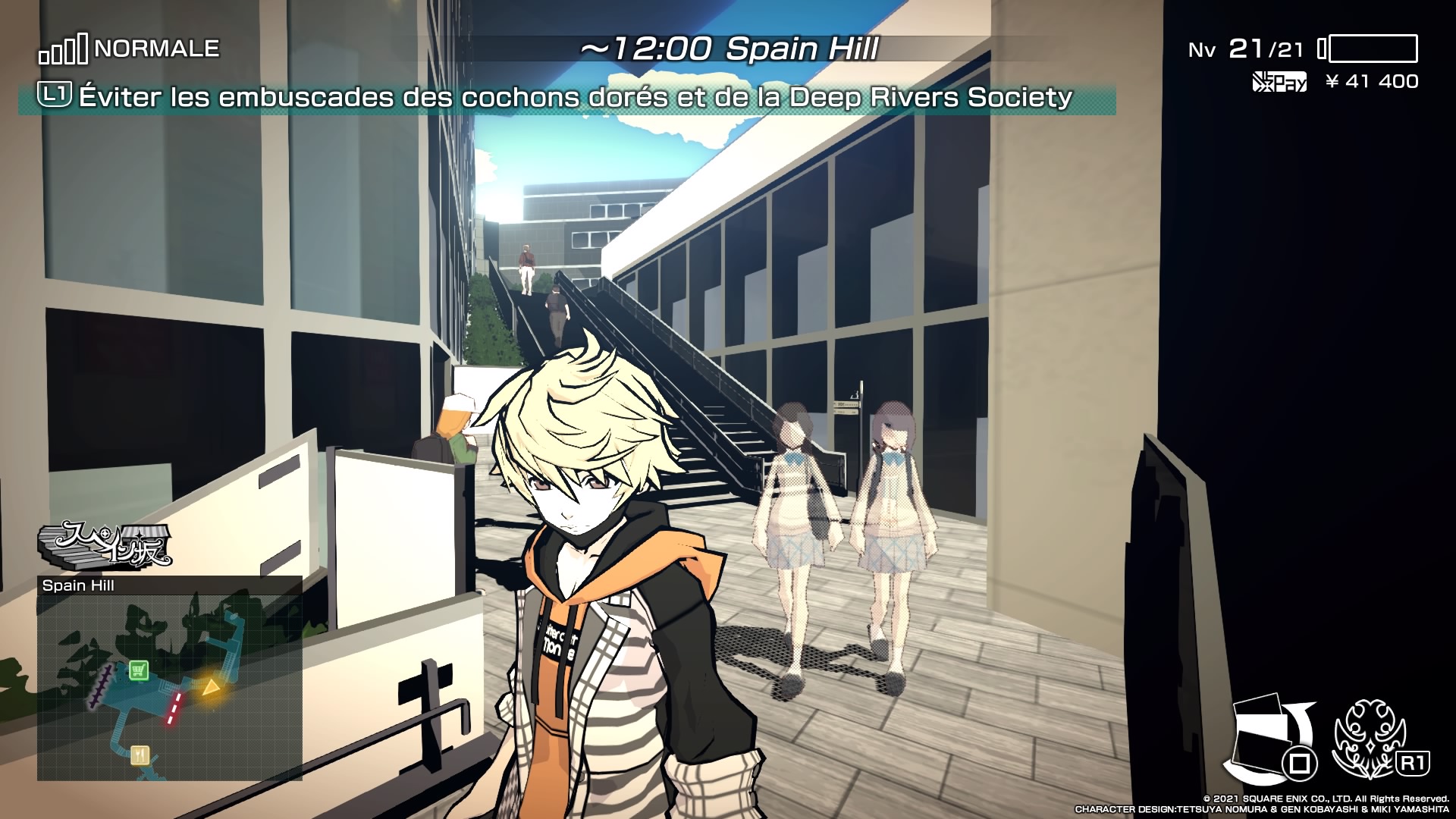Select the green shop cart marker on minimap
1456x819 pixels.
coord(138,670)
